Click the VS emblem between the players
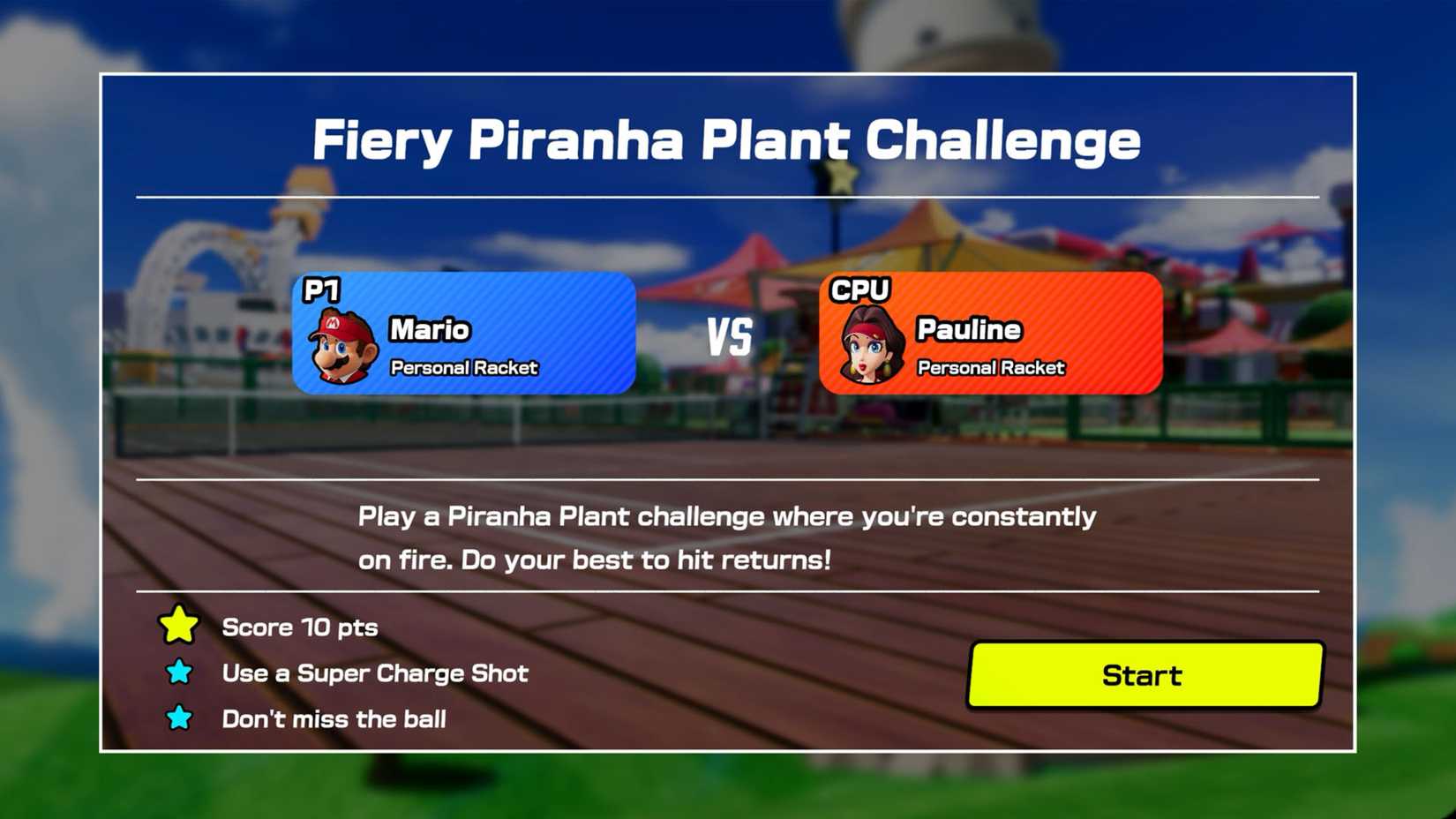Screen dimensions: 1456x819 tap(732, 336)
